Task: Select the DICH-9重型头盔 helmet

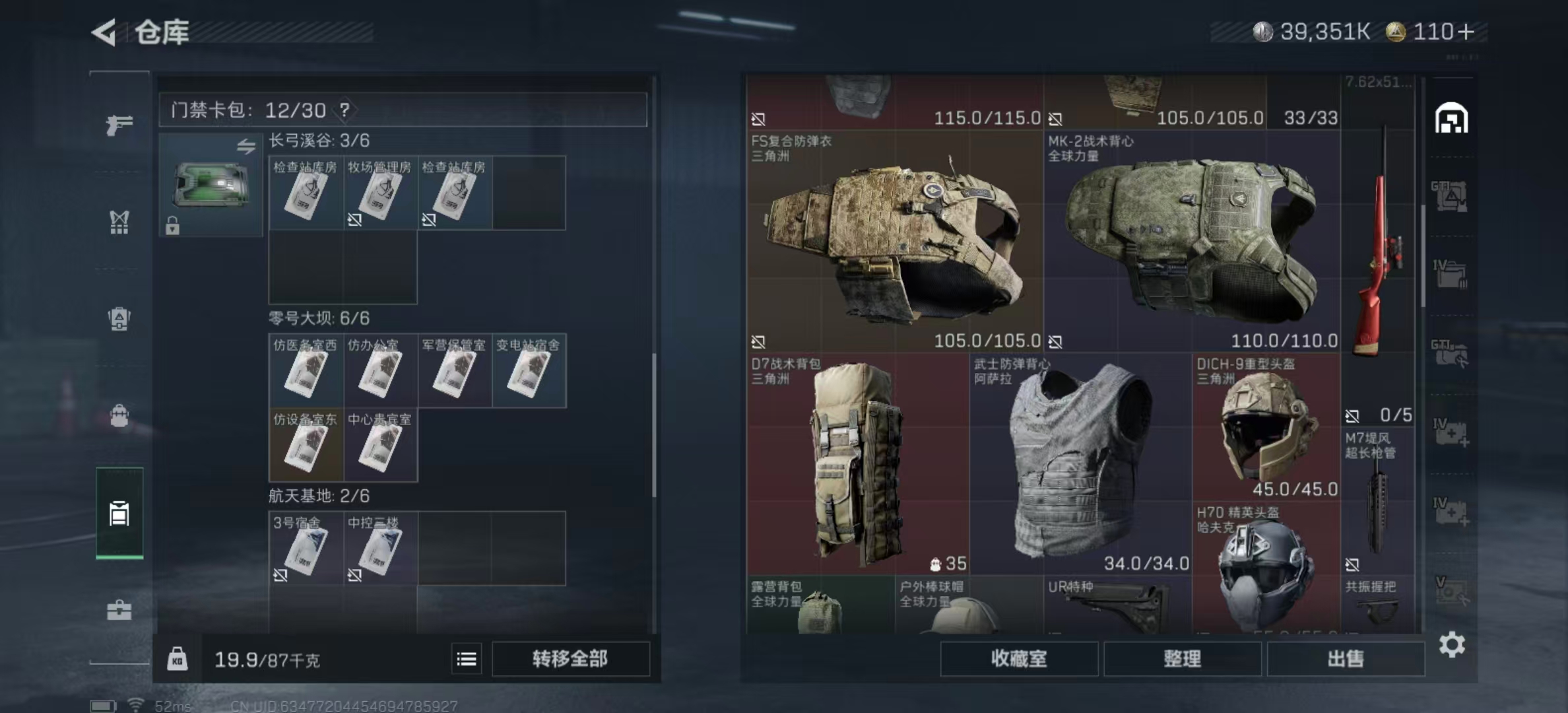Action: (x=1266, y=426)
